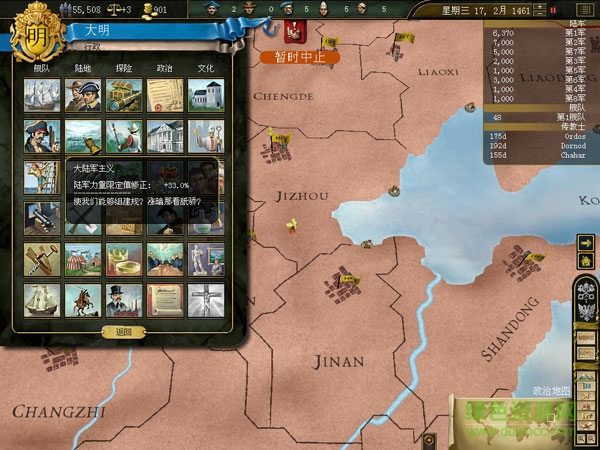
Task: Click the 返回 back button
Action: [123, 331]
